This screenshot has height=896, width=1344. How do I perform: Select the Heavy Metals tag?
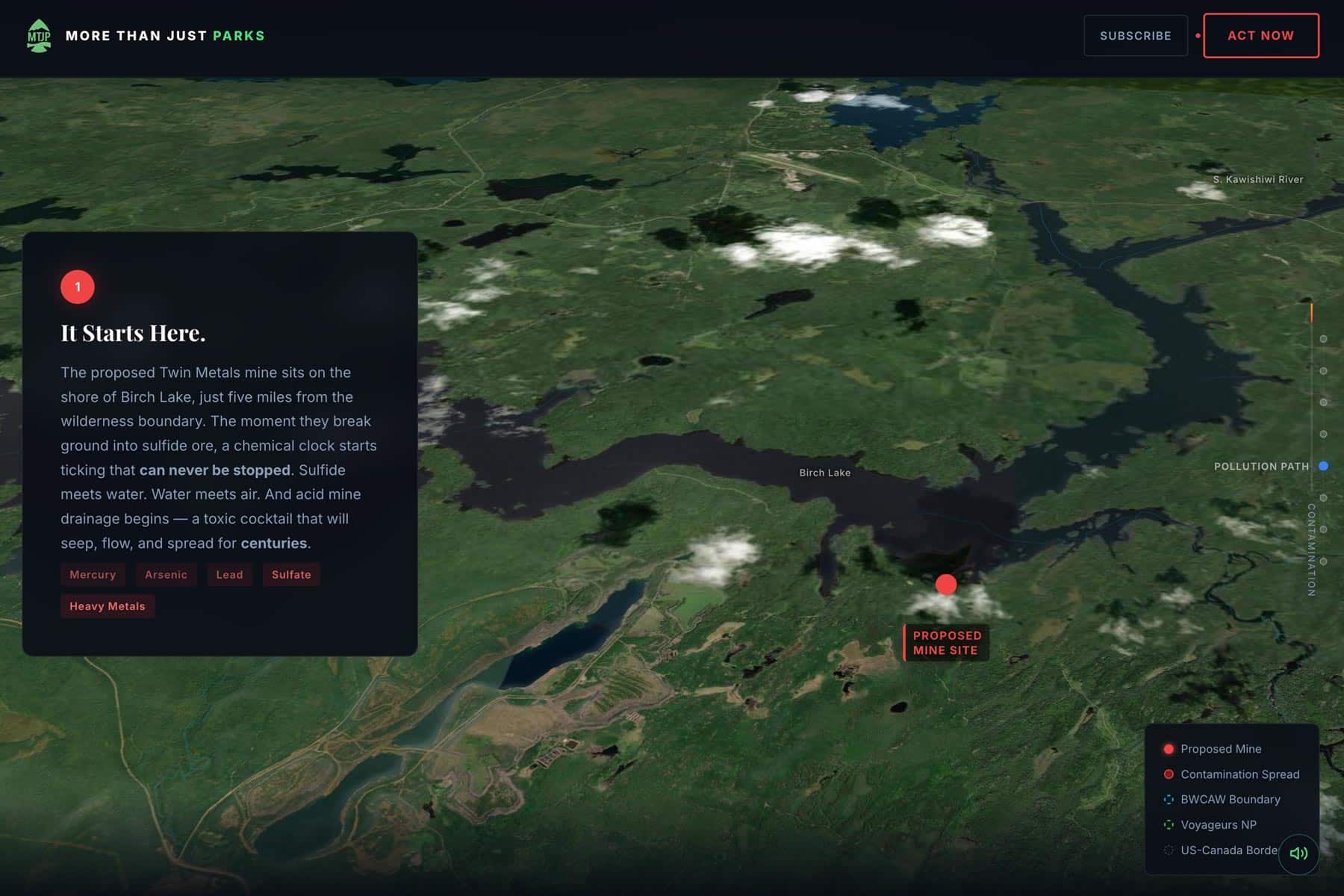click(x=107, y=606)
